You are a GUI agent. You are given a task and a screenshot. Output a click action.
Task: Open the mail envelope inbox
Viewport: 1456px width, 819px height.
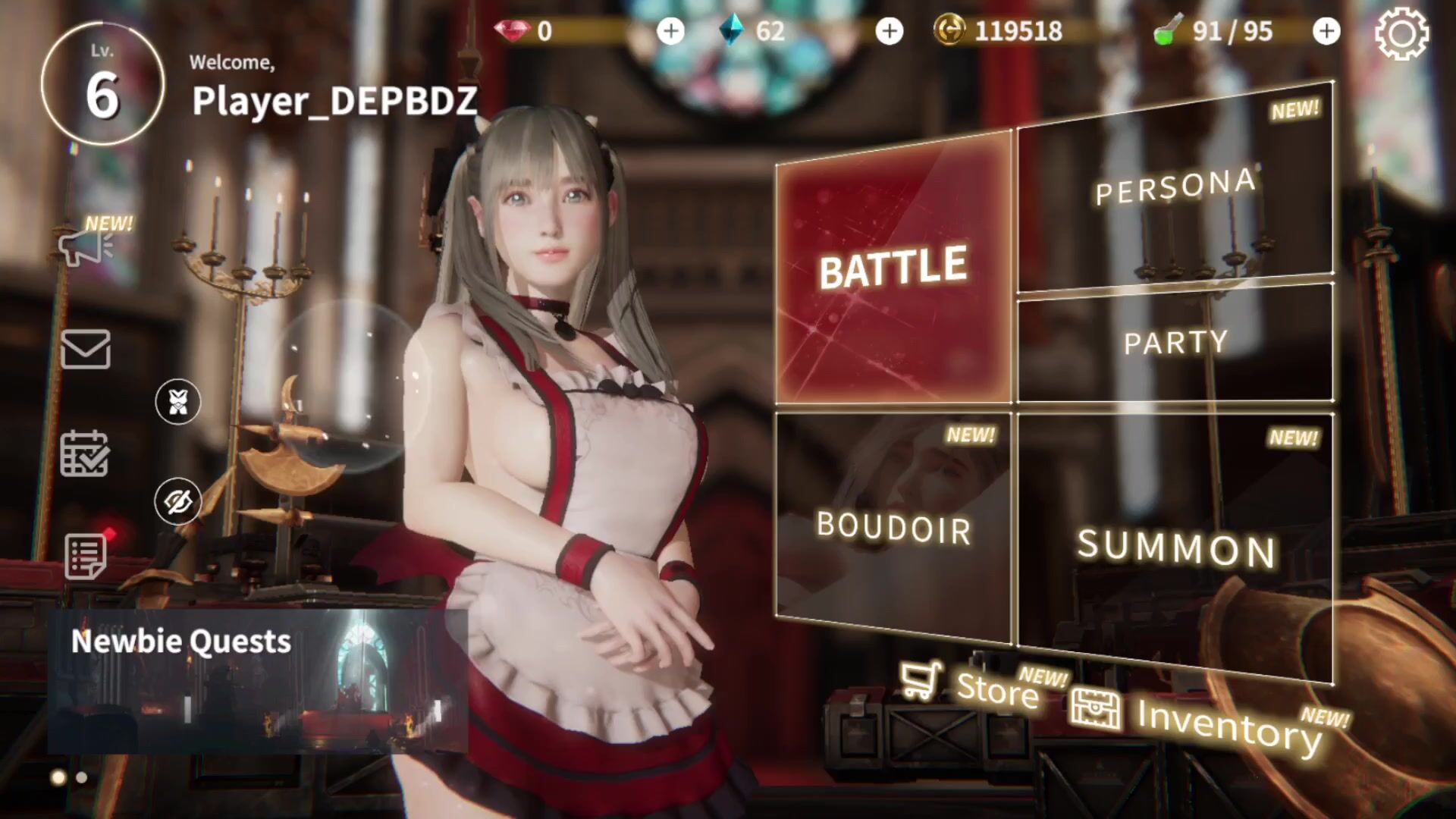(x=85, y=350)
